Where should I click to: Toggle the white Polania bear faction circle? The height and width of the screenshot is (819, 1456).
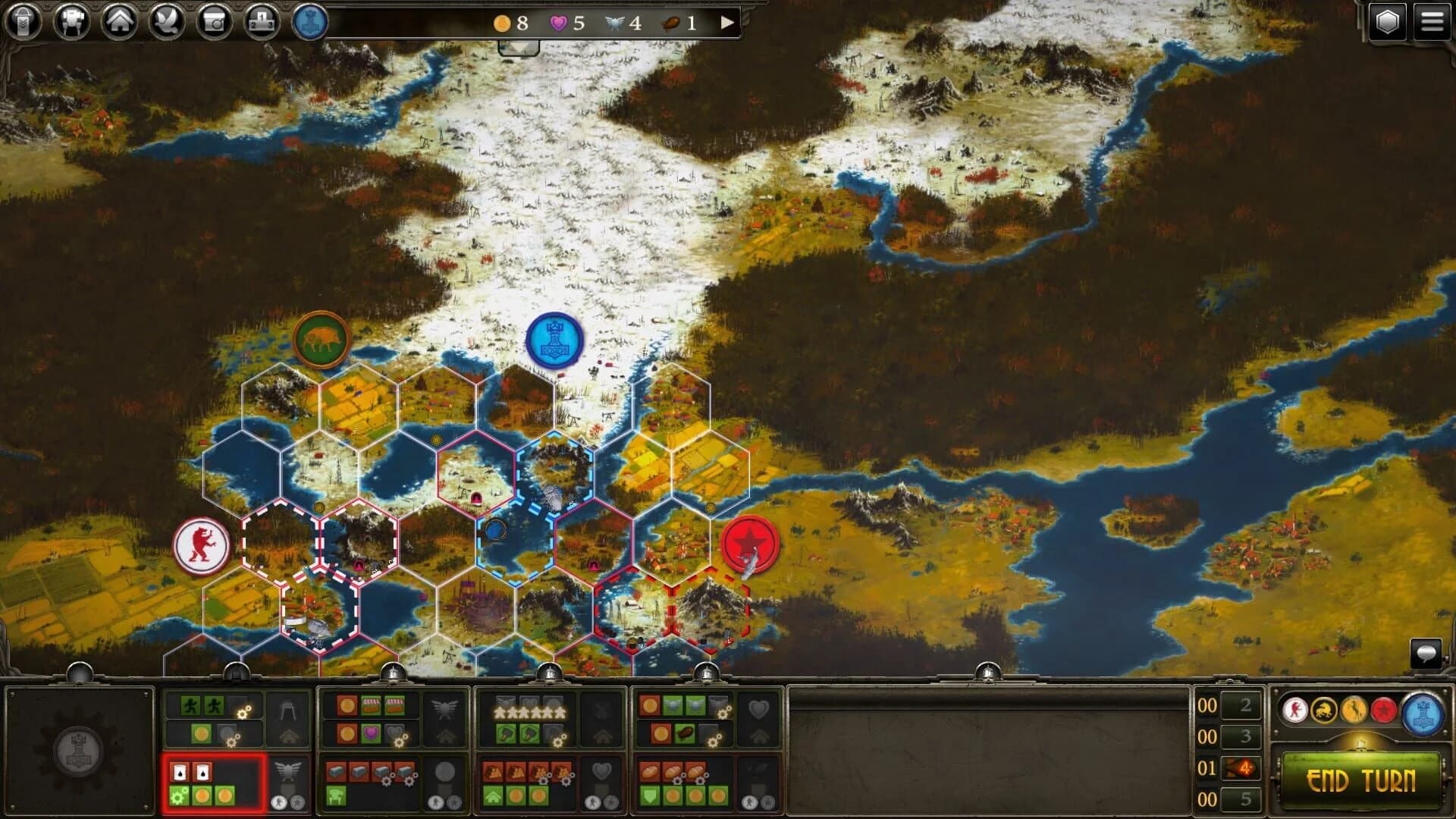point(1294,710)
